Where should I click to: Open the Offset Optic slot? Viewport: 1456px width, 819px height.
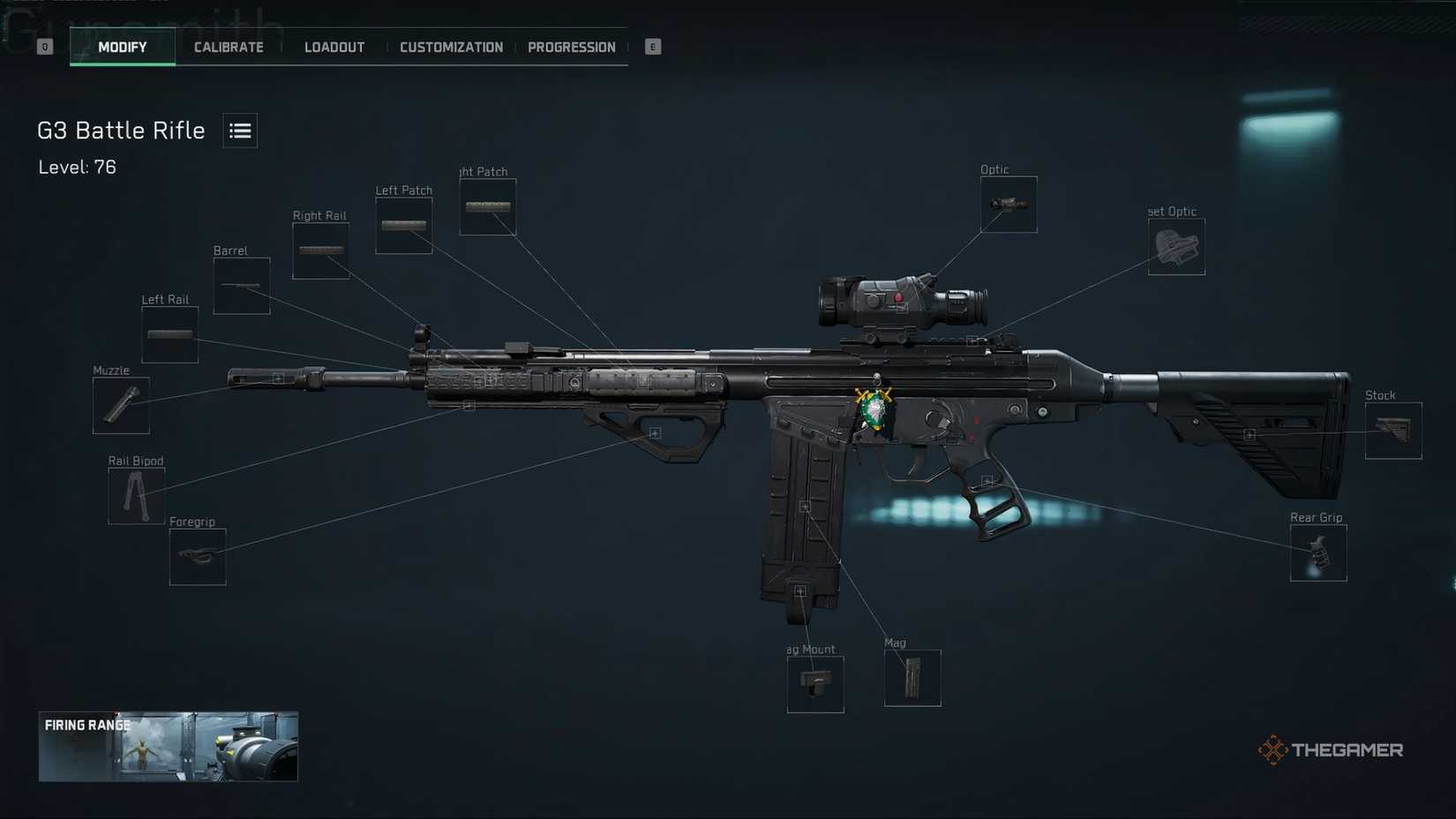click(1176, 247)
